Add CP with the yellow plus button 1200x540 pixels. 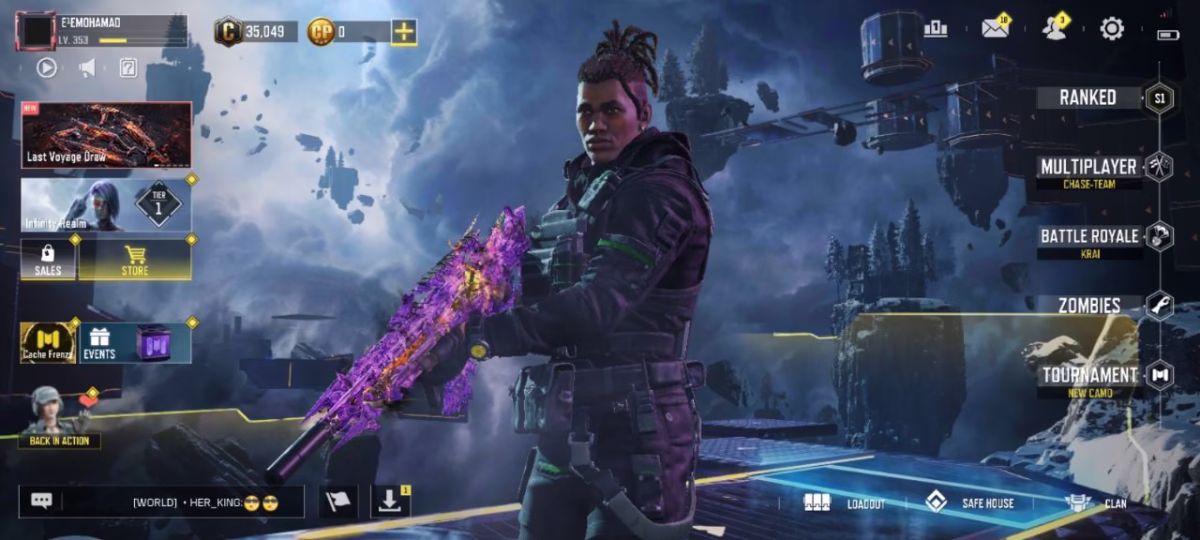404,31
